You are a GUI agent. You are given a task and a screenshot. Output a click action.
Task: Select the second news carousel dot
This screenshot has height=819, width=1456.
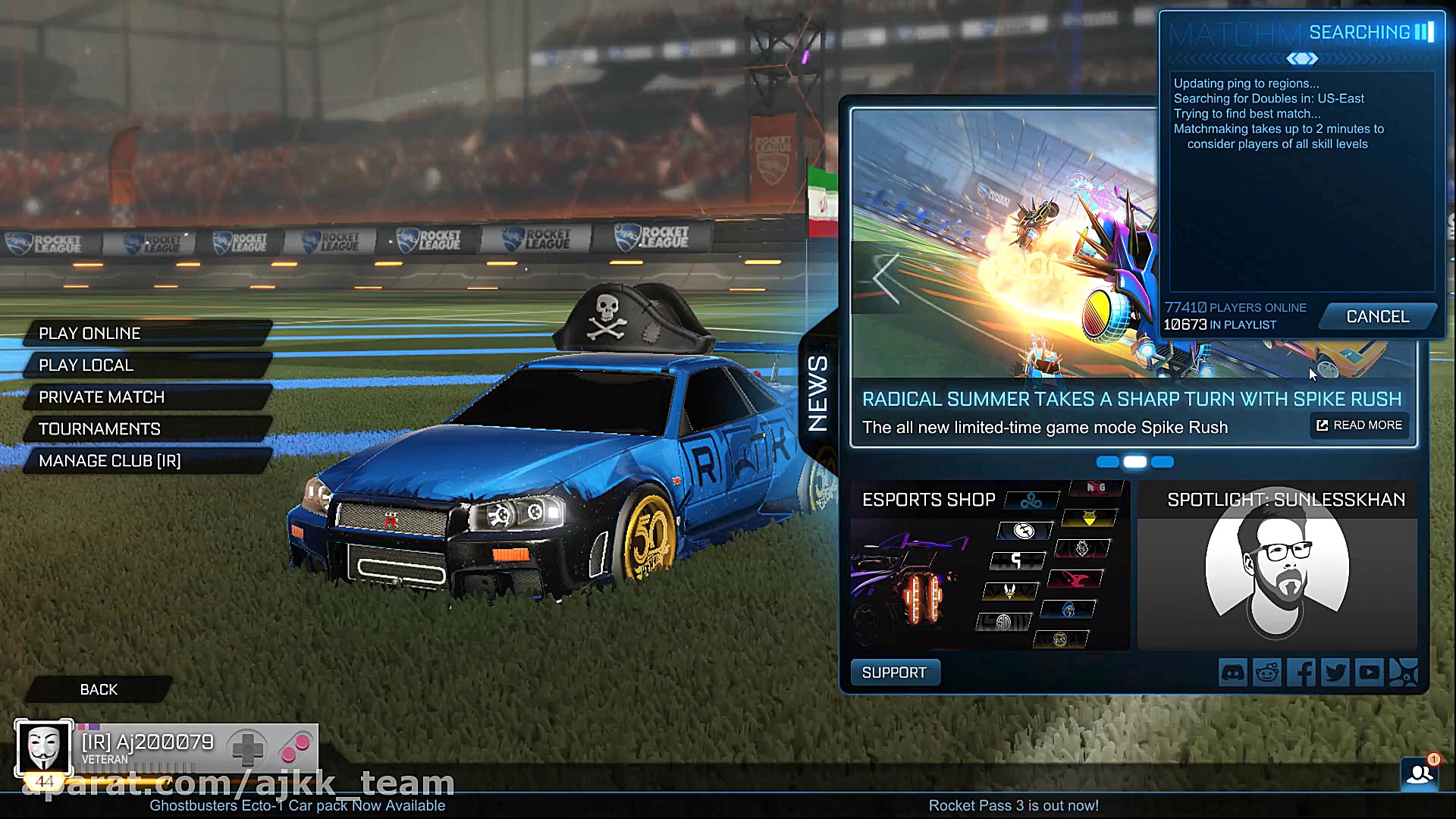click(1135, 462)
